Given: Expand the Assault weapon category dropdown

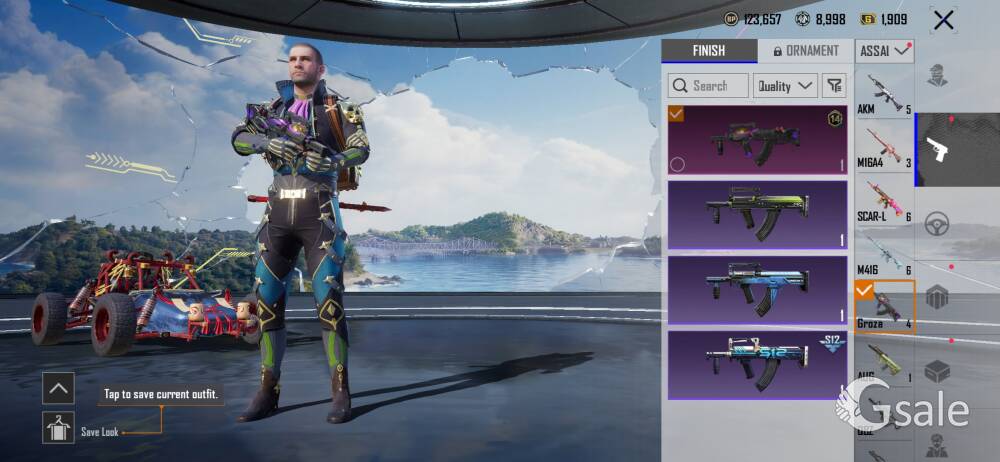Looking at the screenshot, I should coord(884,50).
